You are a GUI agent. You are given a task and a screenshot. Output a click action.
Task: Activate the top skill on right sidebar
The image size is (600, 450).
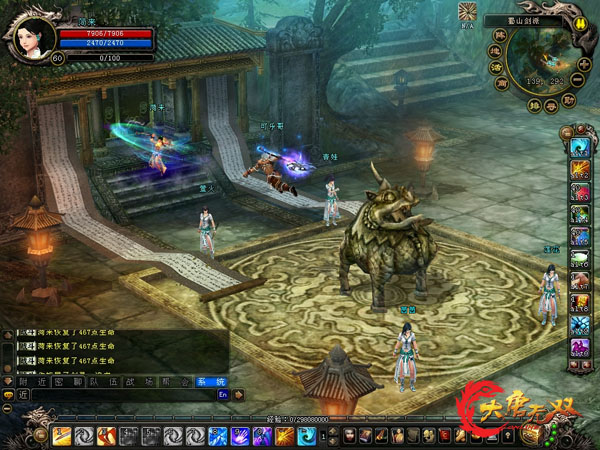pyautogui.click(x=578, y=147)
